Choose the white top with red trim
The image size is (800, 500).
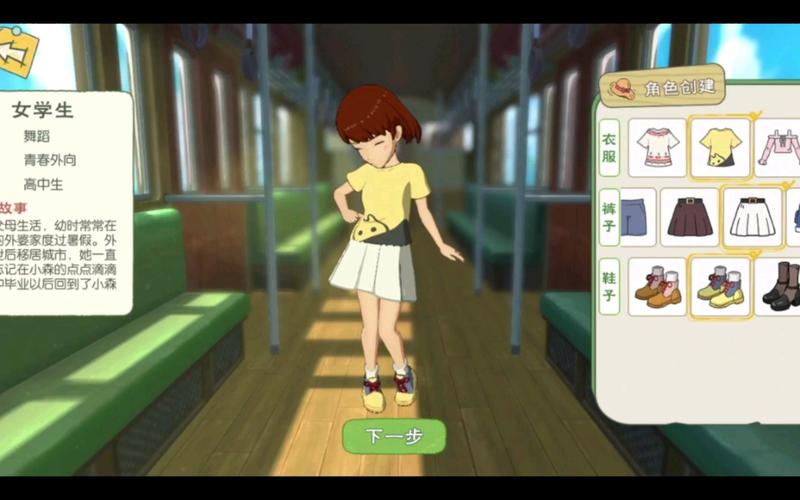(657, 148)
